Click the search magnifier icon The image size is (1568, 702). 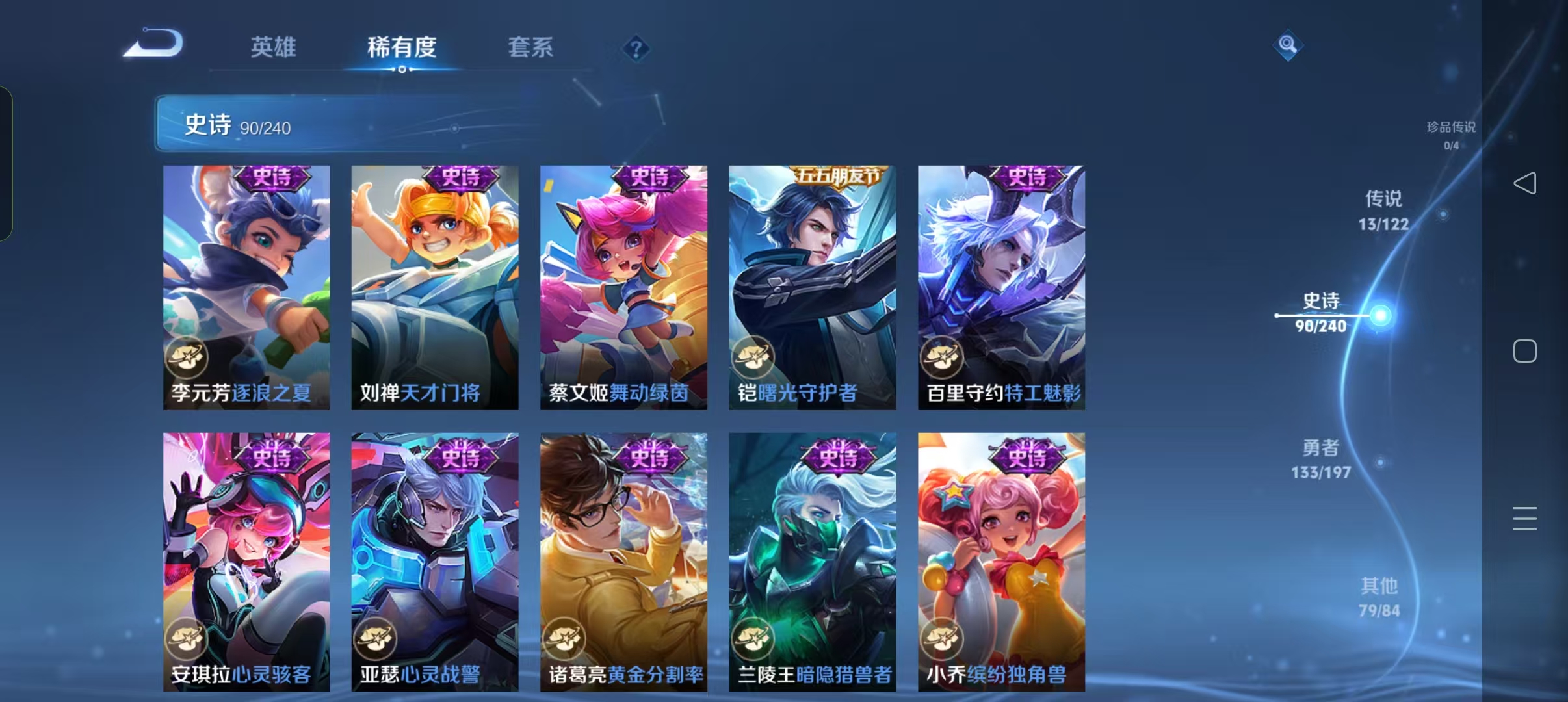(1288, 45)
